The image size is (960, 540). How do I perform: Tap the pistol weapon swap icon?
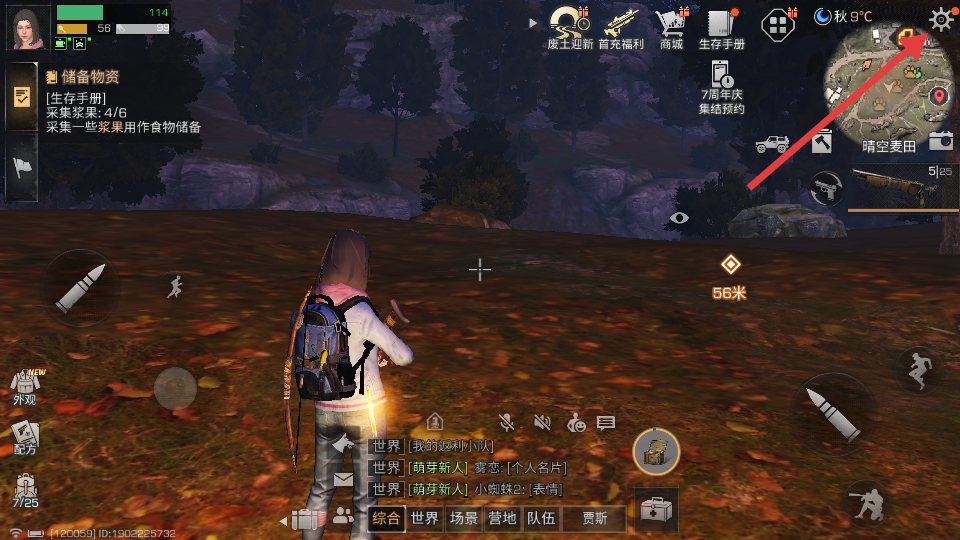coord(824,187)
